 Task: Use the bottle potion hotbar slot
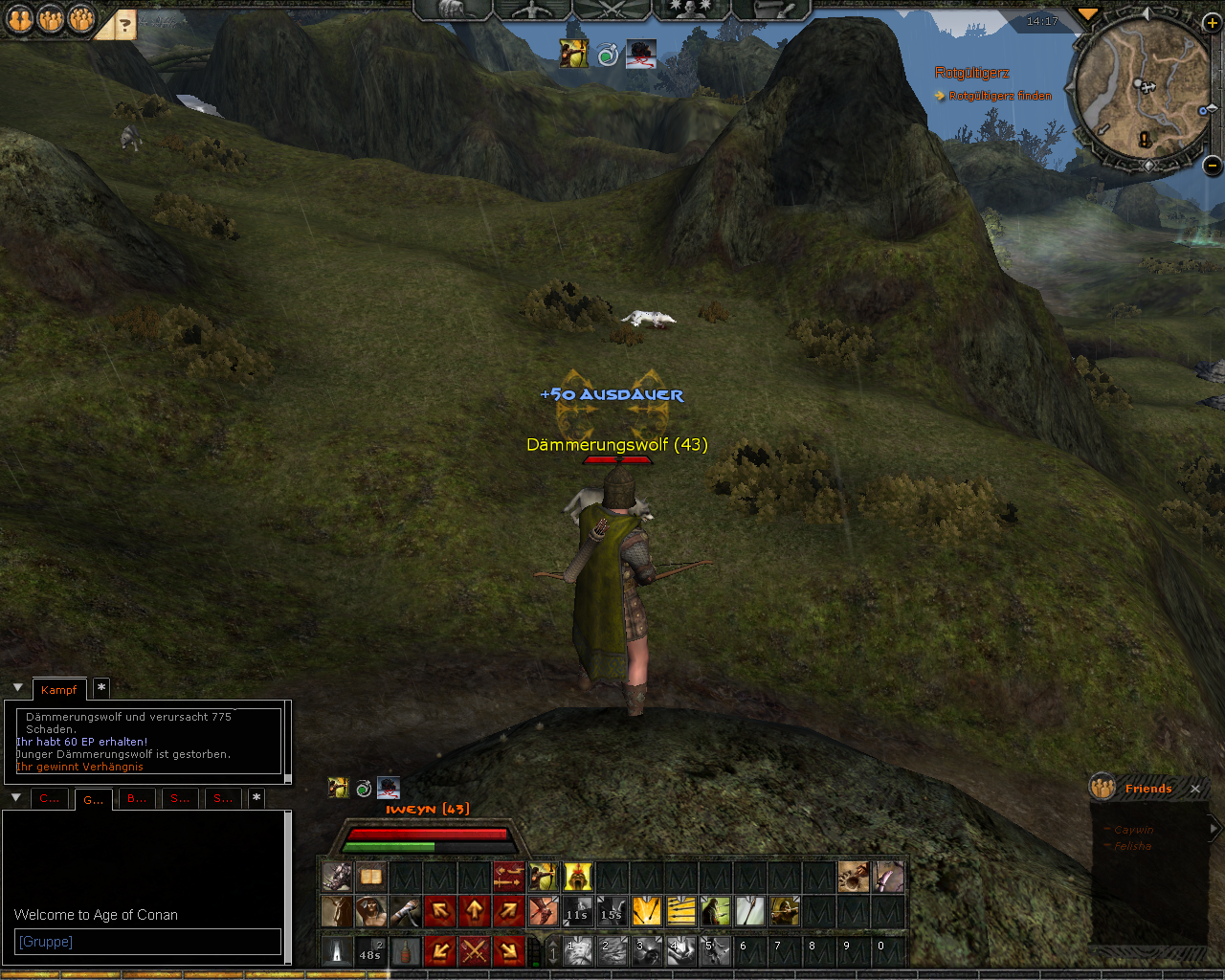click(405, 950)
